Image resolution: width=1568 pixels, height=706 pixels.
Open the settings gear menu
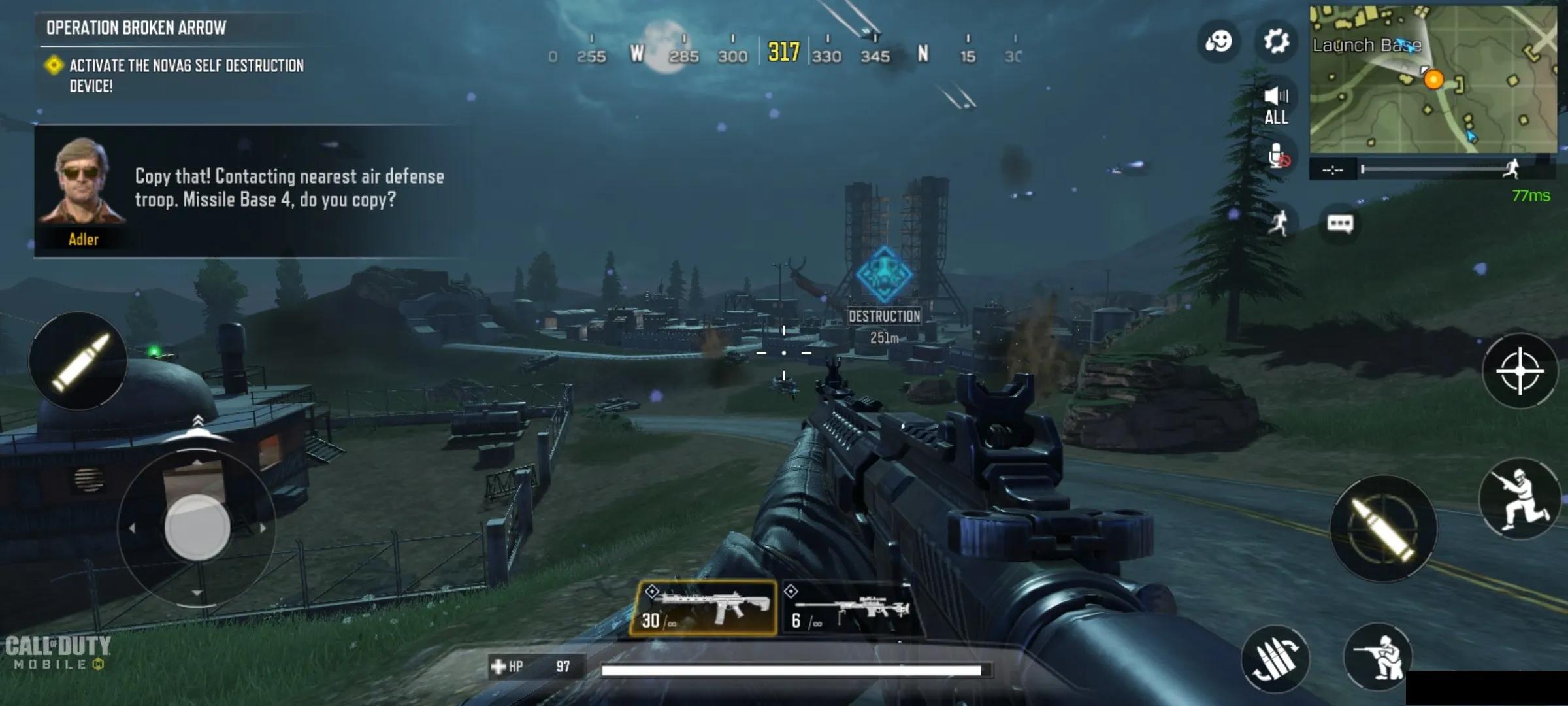point(1275,42)
